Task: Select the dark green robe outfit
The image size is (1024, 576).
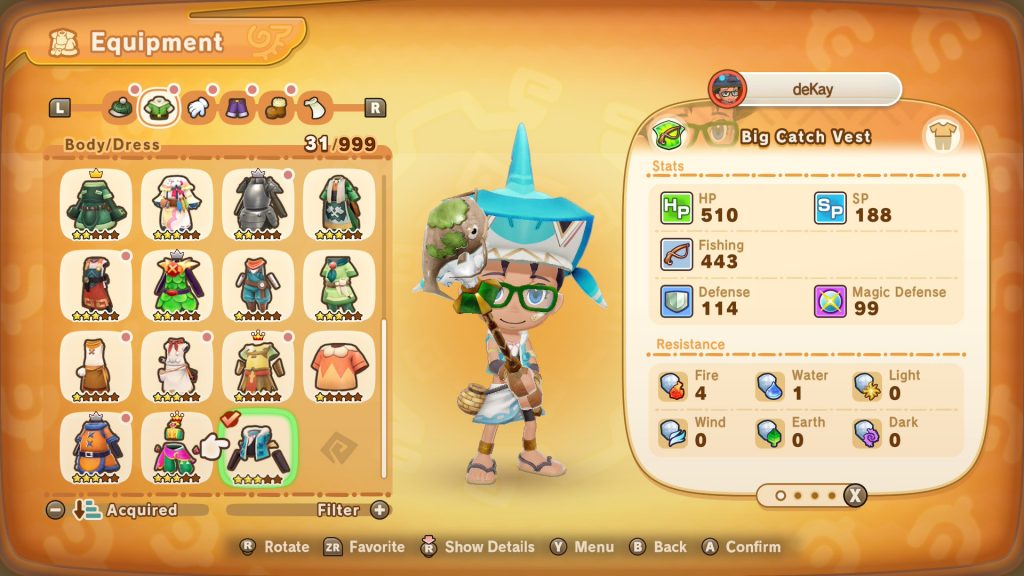Action: [96, 203]
